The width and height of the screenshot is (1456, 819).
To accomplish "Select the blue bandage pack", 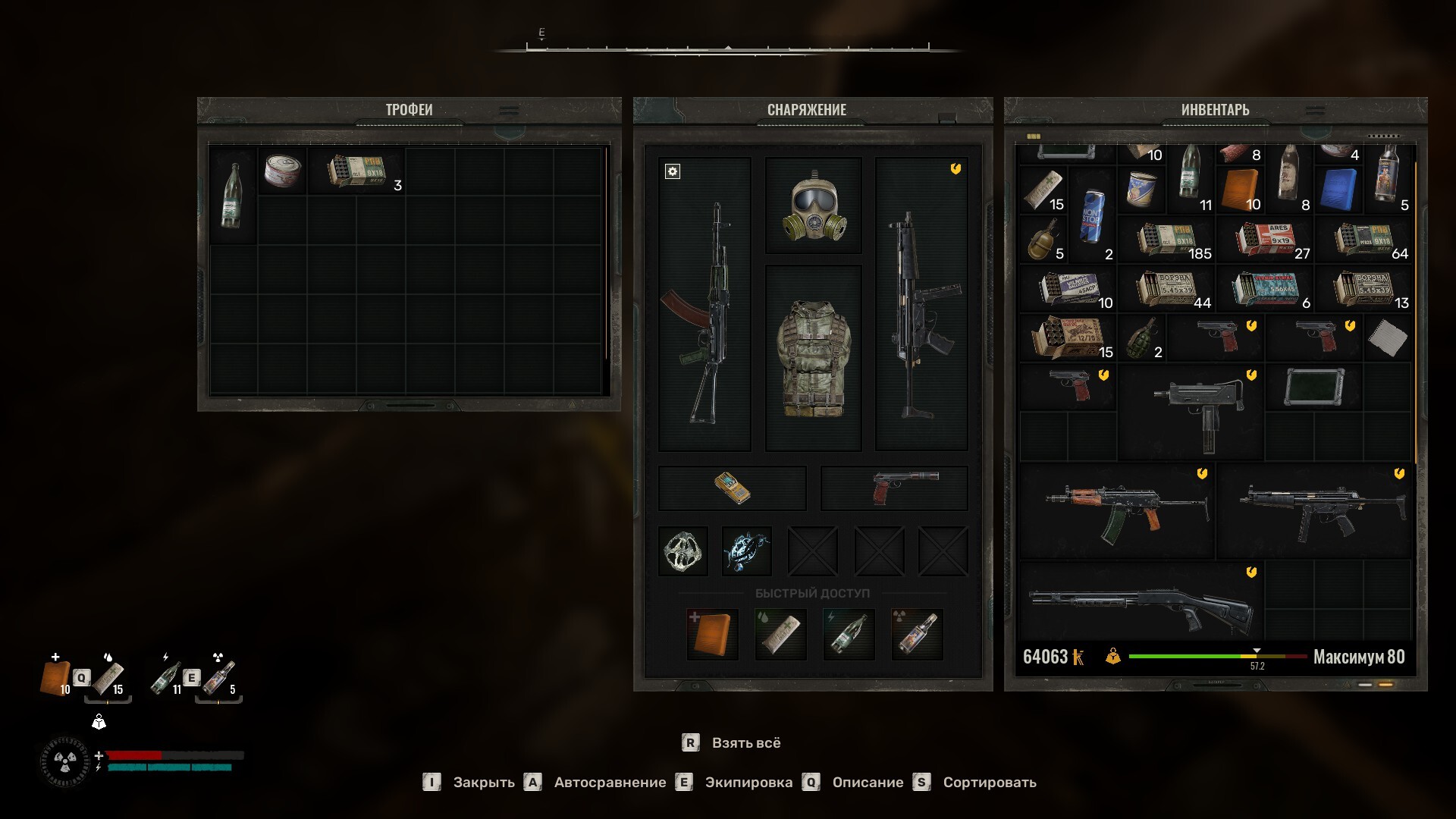I will coord(1338,190).
